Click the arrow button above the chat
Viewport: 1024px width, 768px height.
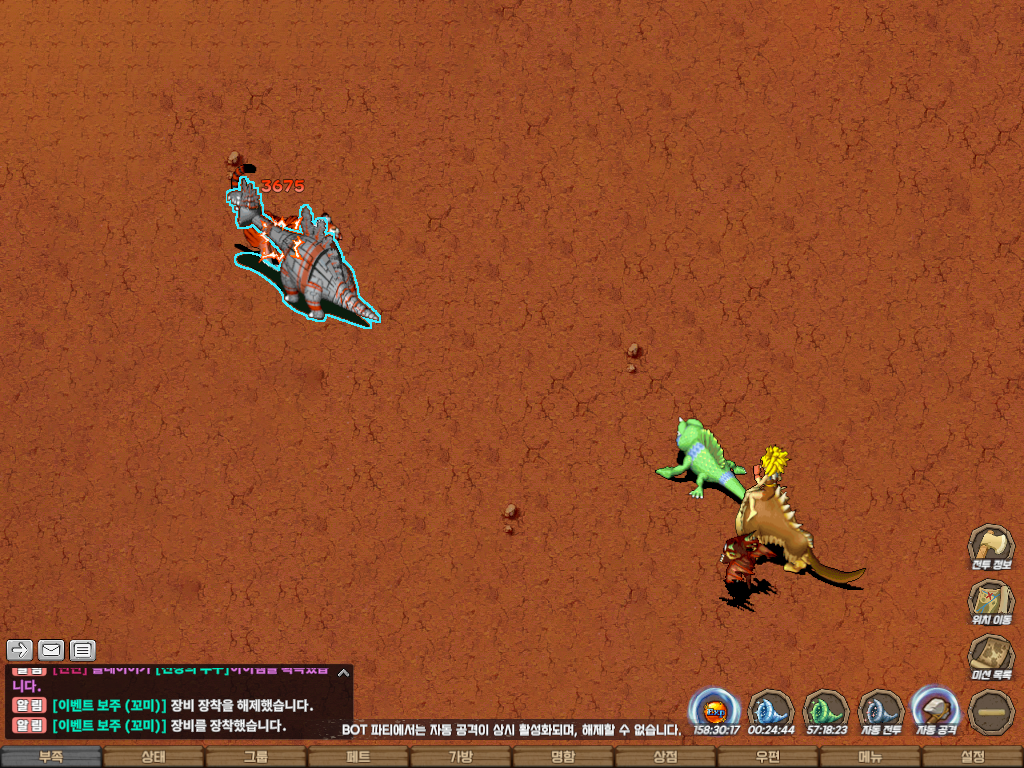pyautogui.click(x=20, y=650)
